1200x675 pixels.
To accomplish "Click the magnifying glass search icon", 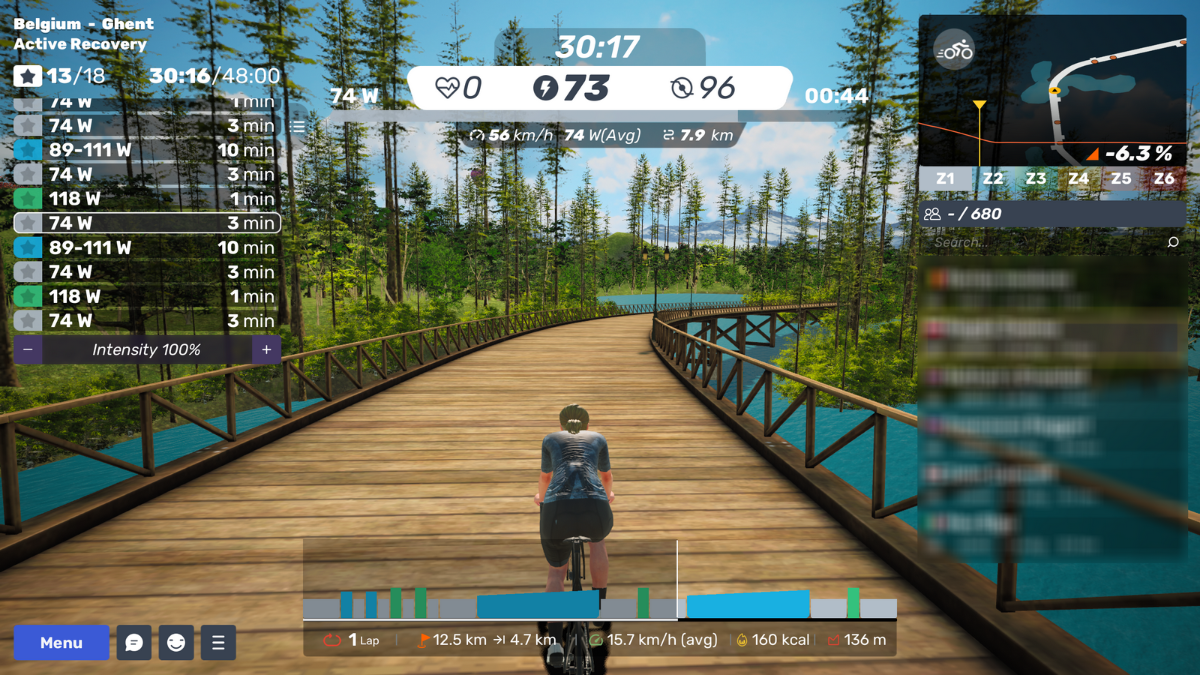I will point(1173,242).
